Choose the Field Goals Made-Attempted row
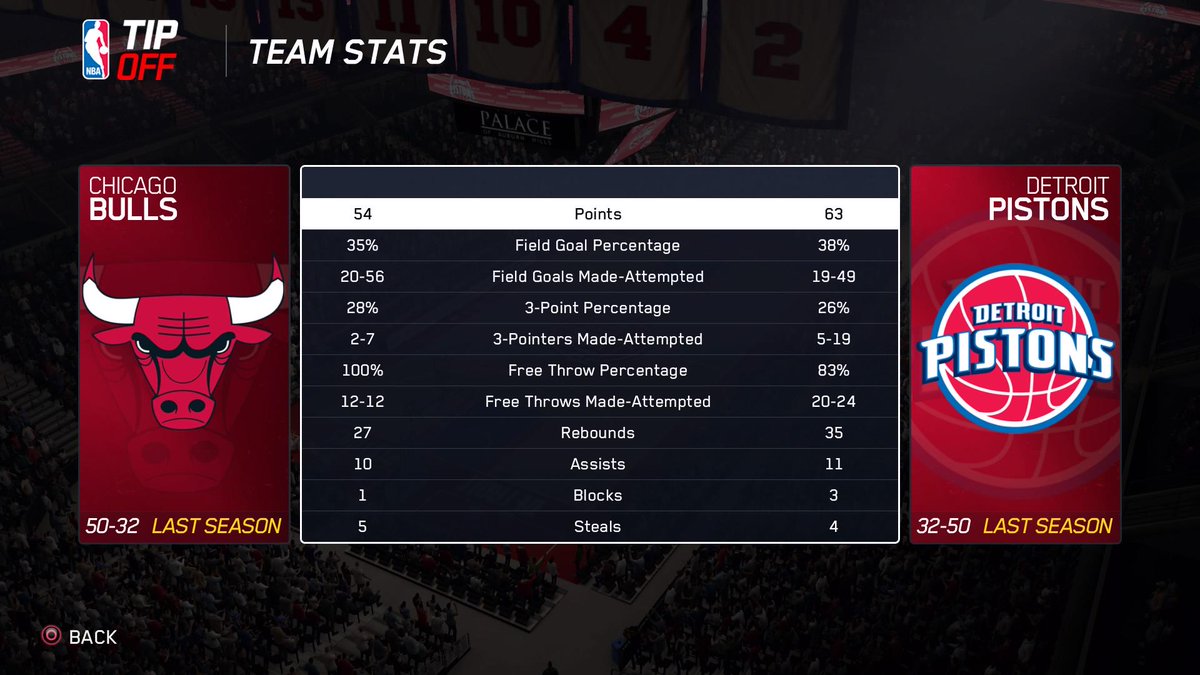1200x675 pixels. 598,277
